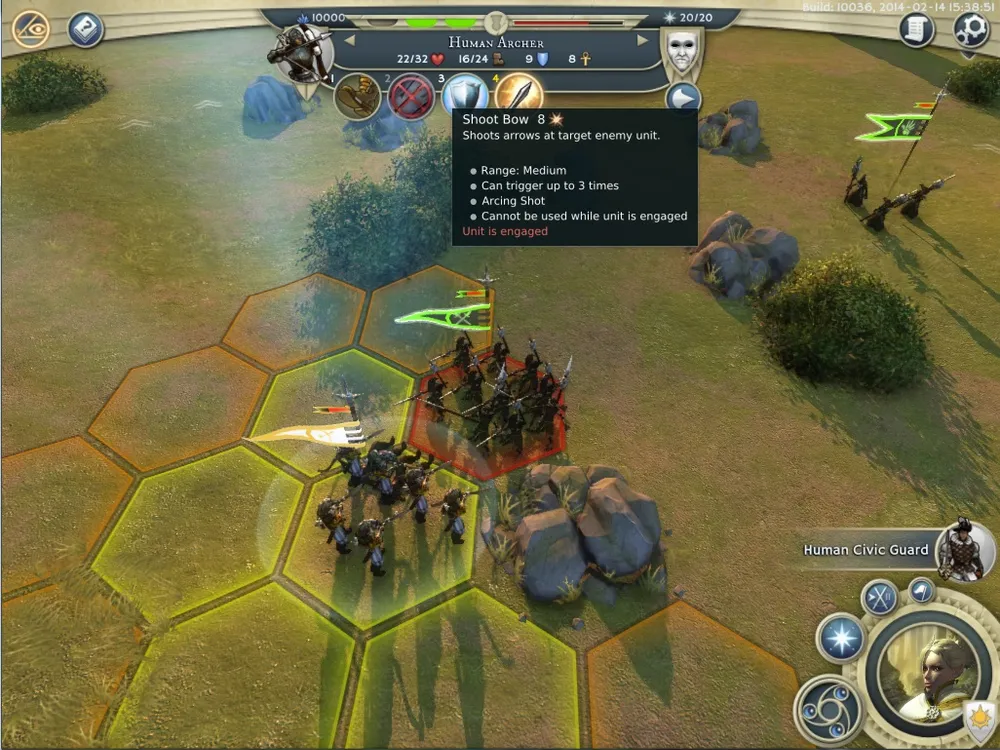Click the triple-orb swirl button
This screenshot has width=1000, height=750.
[x=828, y=710]
